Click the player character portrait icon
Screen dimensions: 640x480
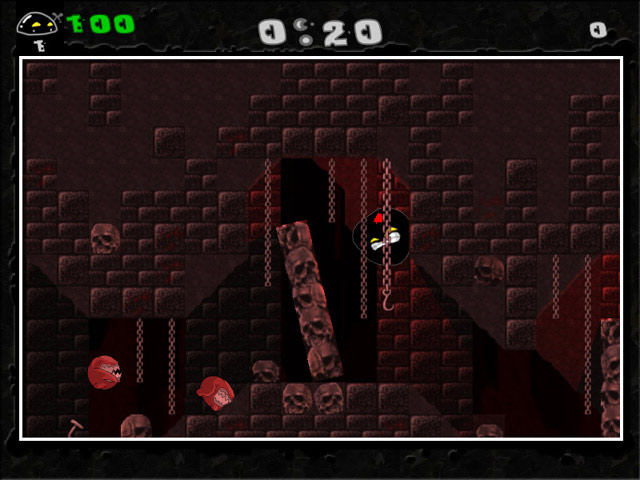[x=37, y=24]
